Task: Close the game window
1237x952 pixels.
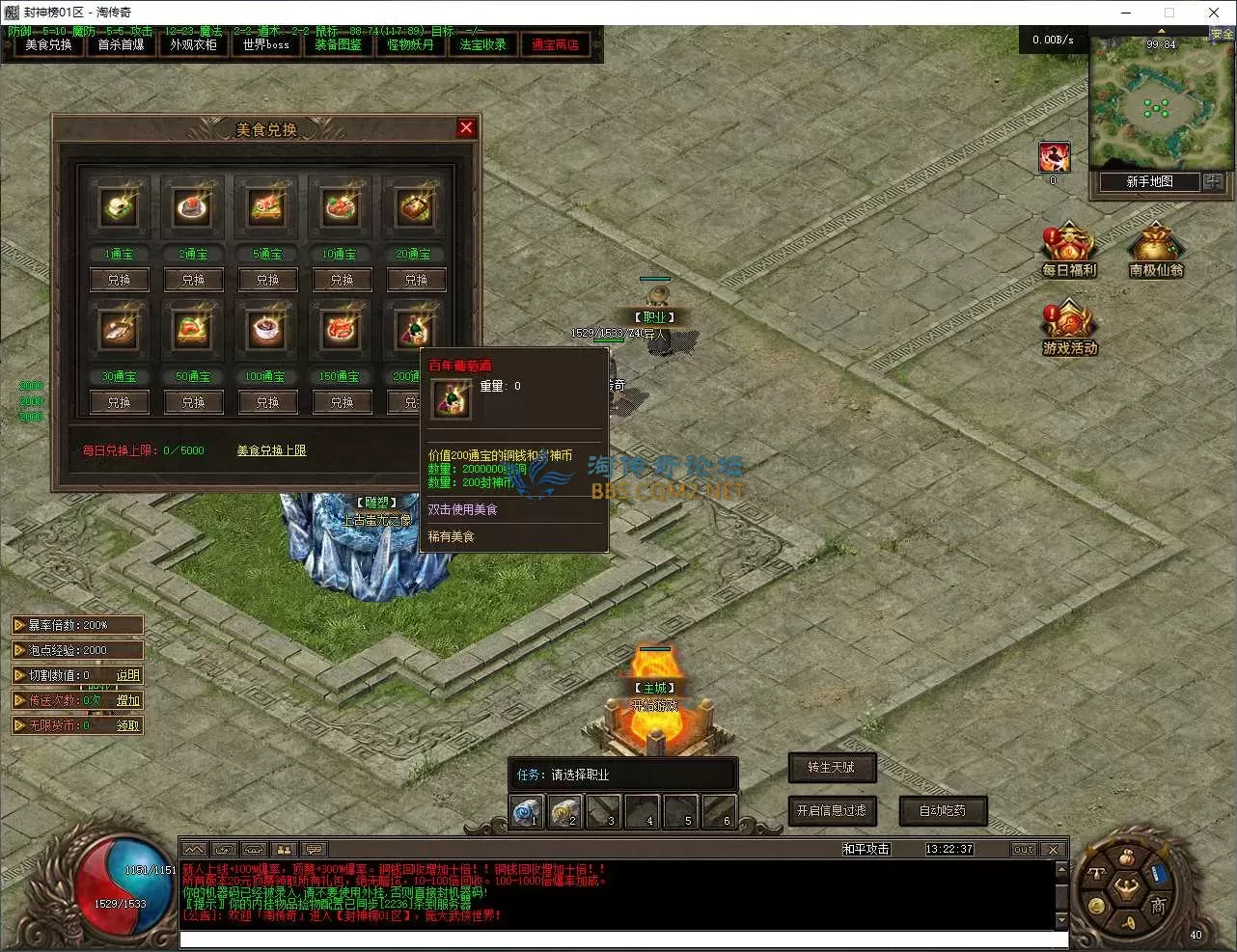Action: tap(1214, 13)
